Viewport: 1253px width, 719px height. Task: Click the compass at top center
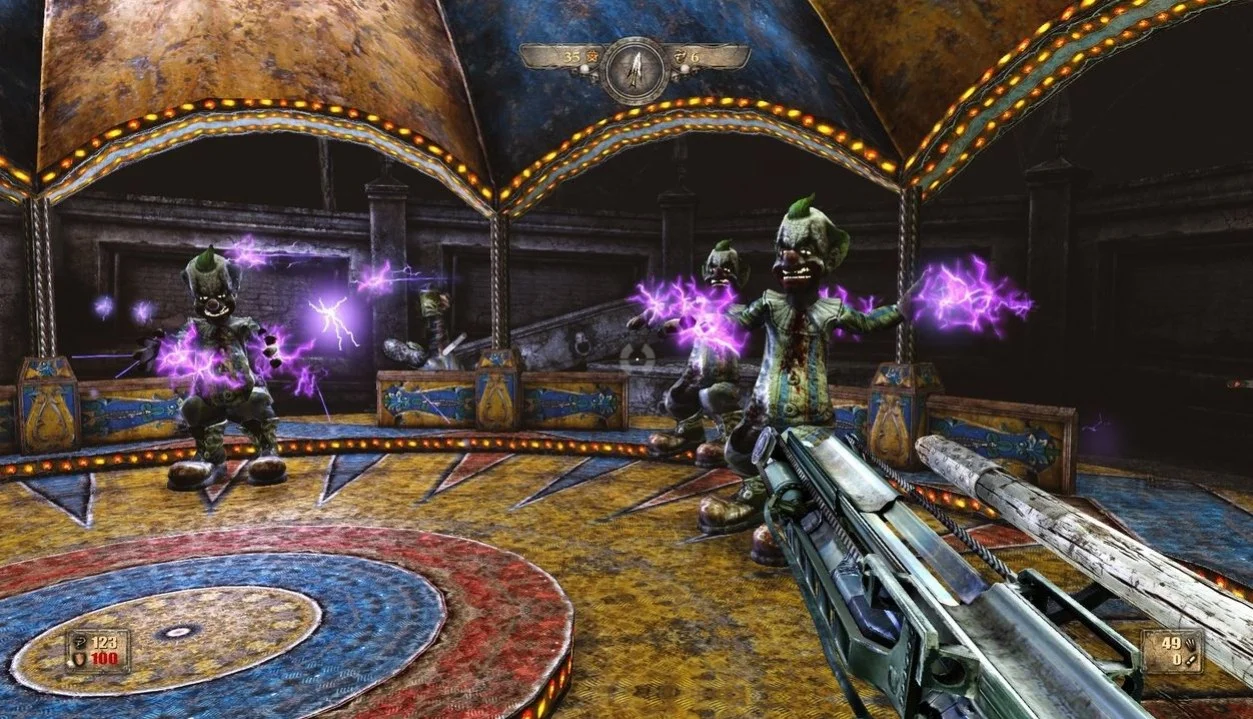coord(633,69)
